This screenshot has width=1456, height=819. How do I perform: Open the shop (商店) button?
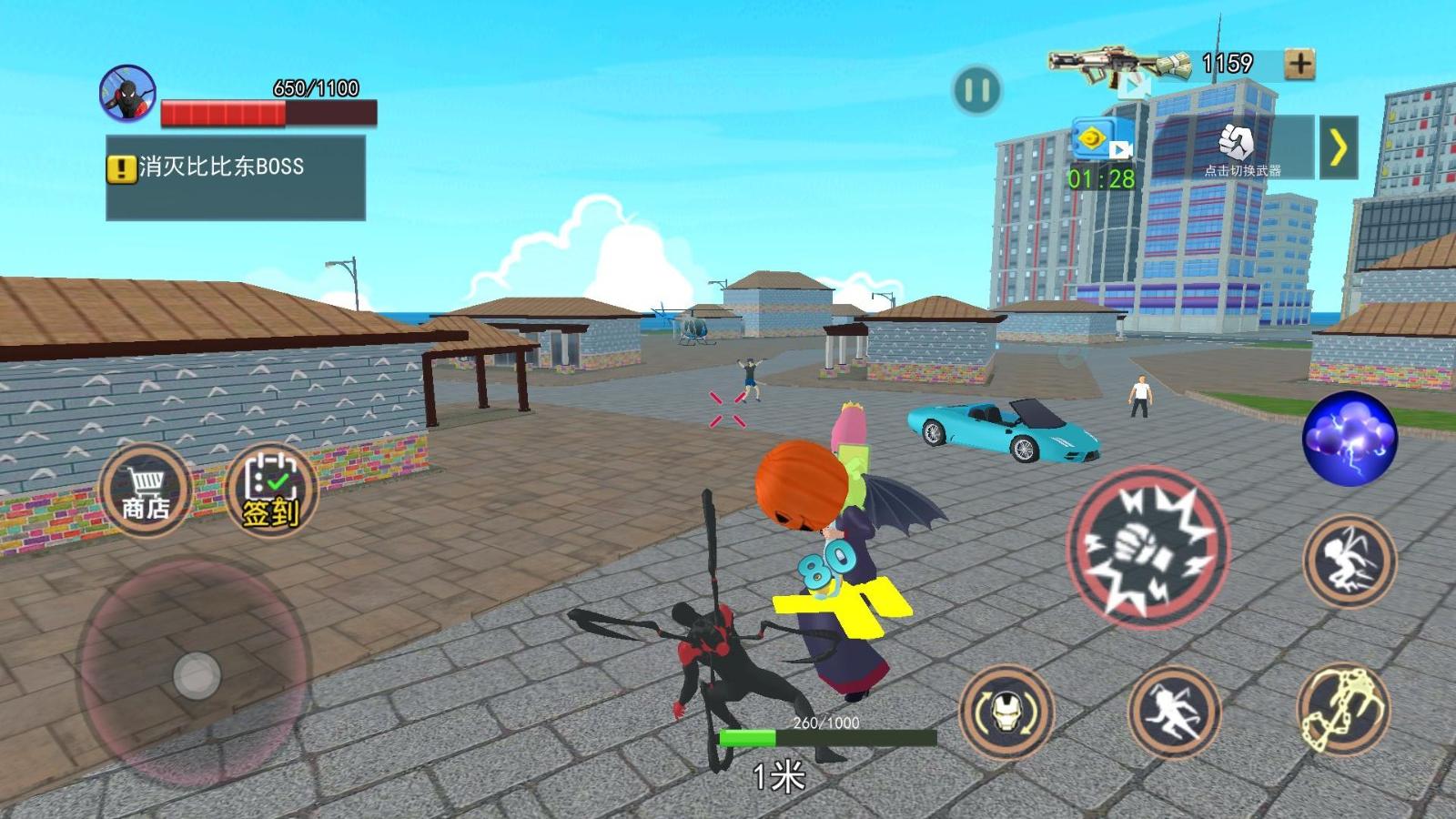coord(146,491)
